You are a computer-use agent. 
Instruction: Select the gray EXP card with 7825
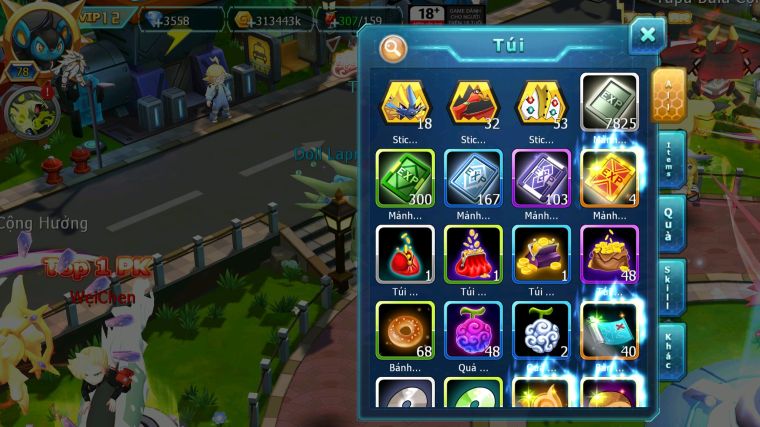tap(609, 102)
